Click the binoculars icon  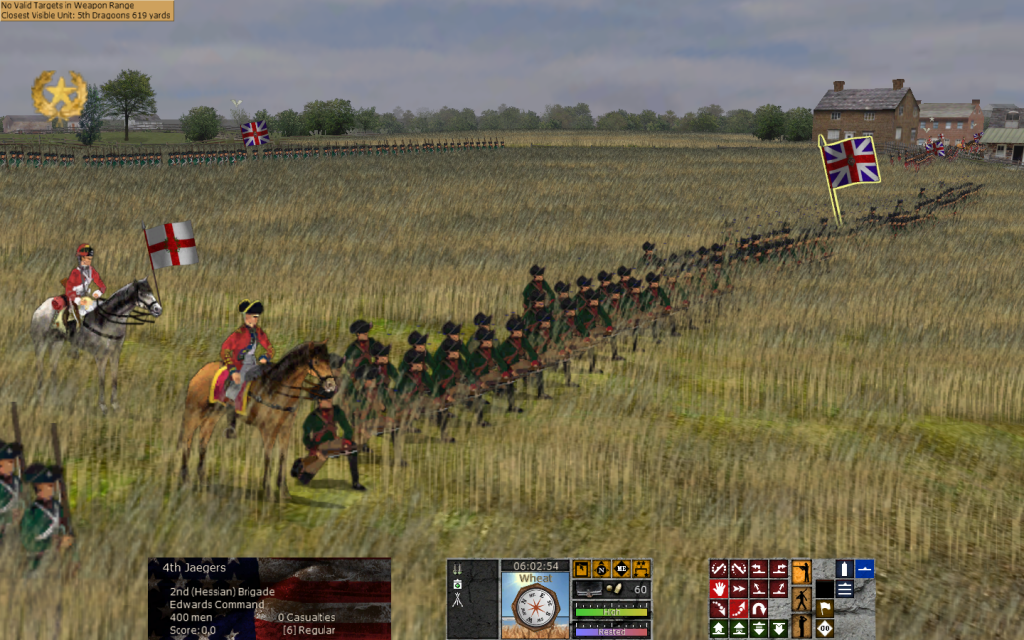tap(457, 569)
